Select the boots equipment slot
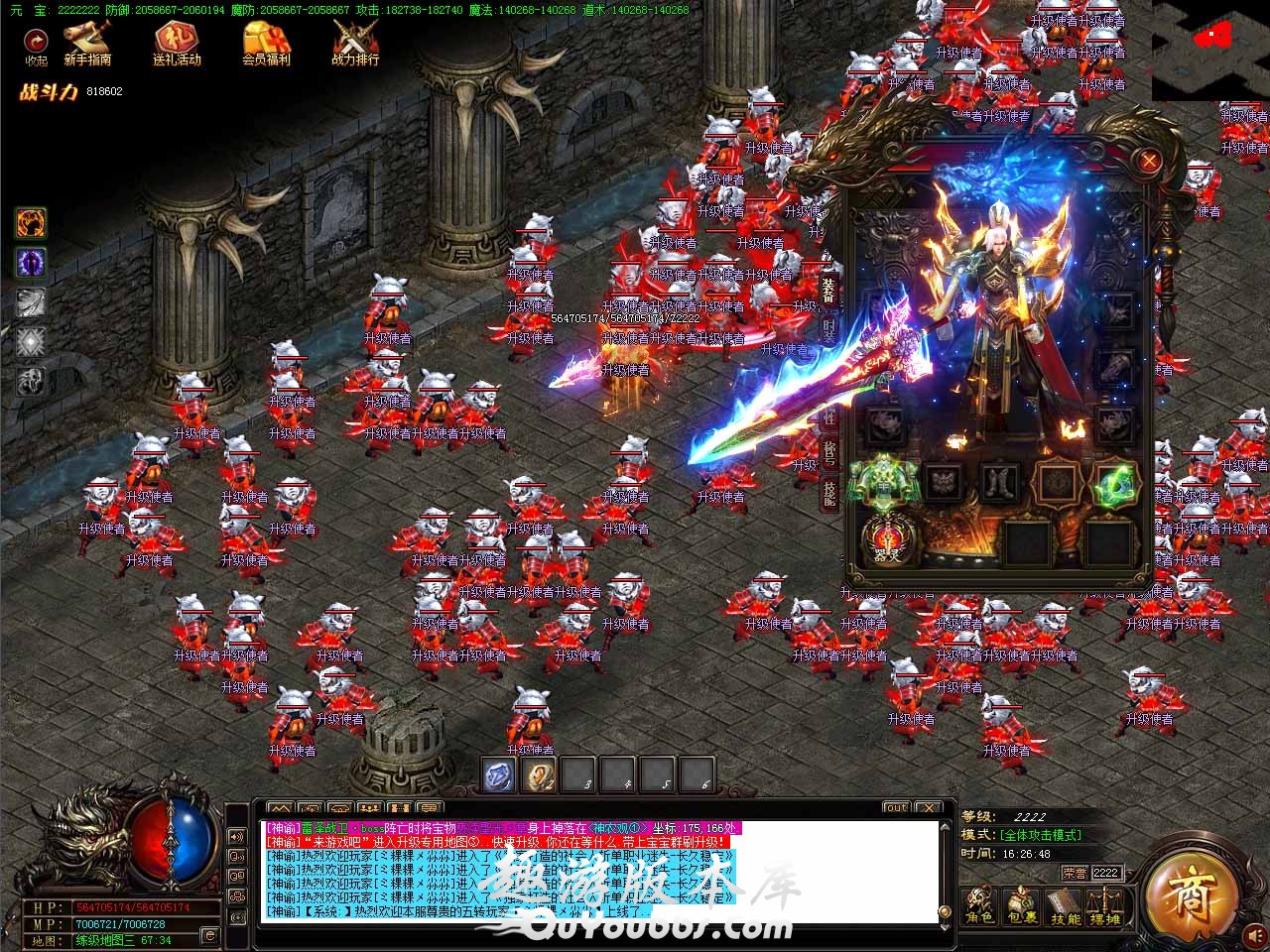The image size is (1270, 952). [x=999, y=483]
